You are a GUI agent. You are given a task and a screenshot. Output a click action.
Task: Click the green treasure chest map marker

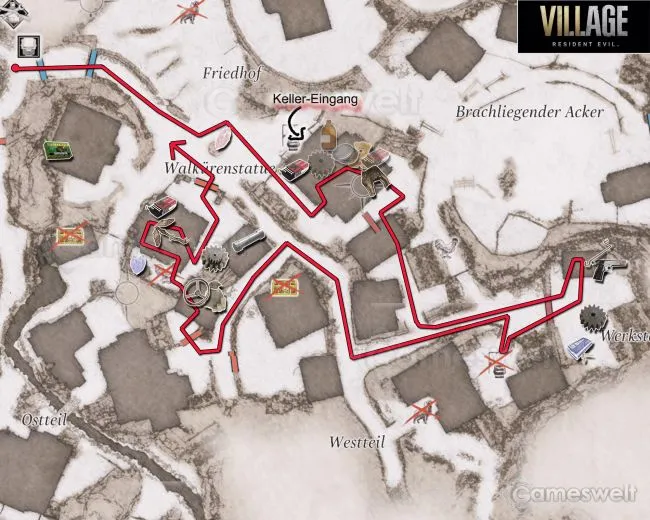[x=59, y=150]
